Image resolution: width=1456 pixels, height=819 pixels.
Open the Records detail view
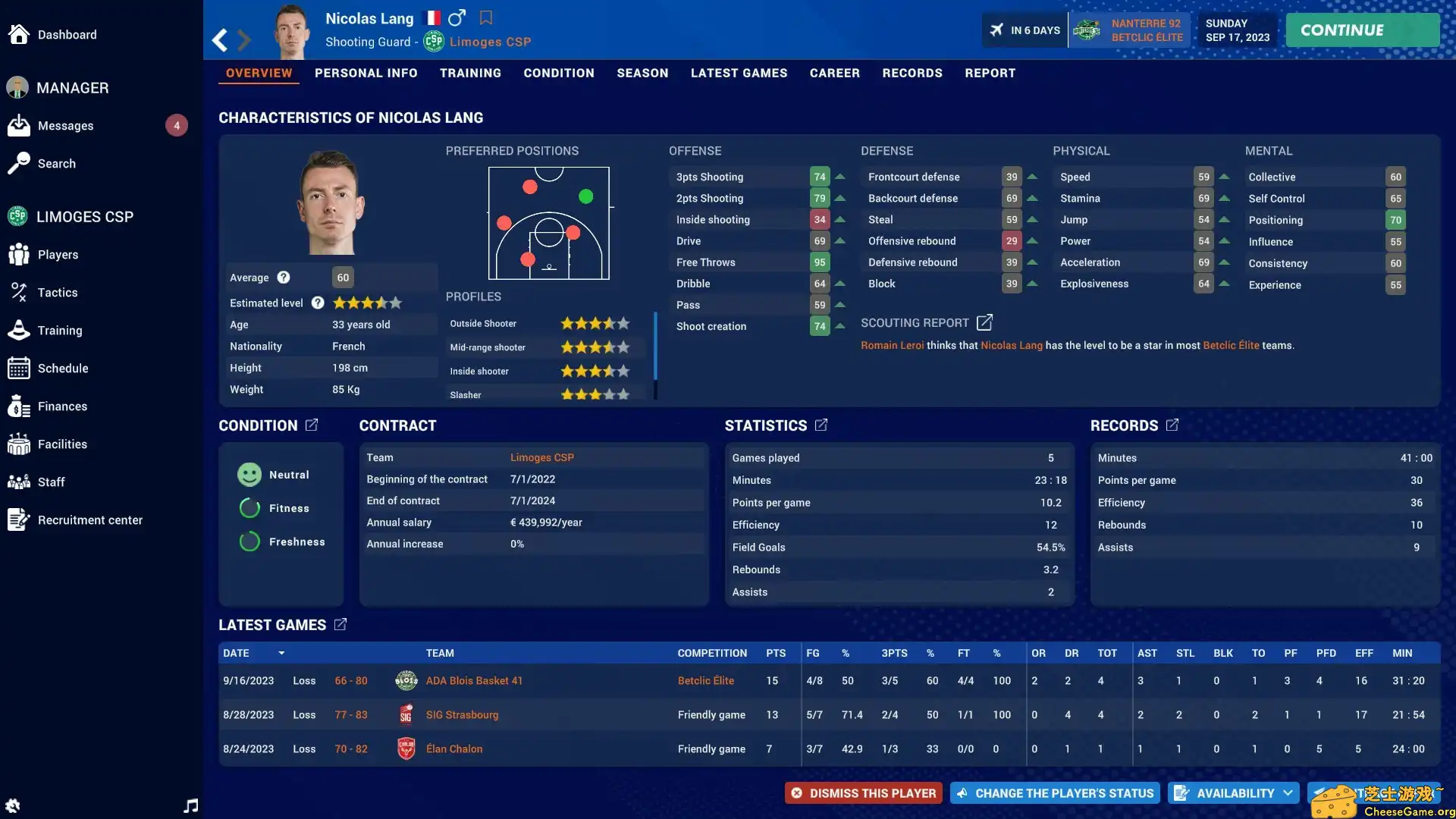(x=1171, y=425)
